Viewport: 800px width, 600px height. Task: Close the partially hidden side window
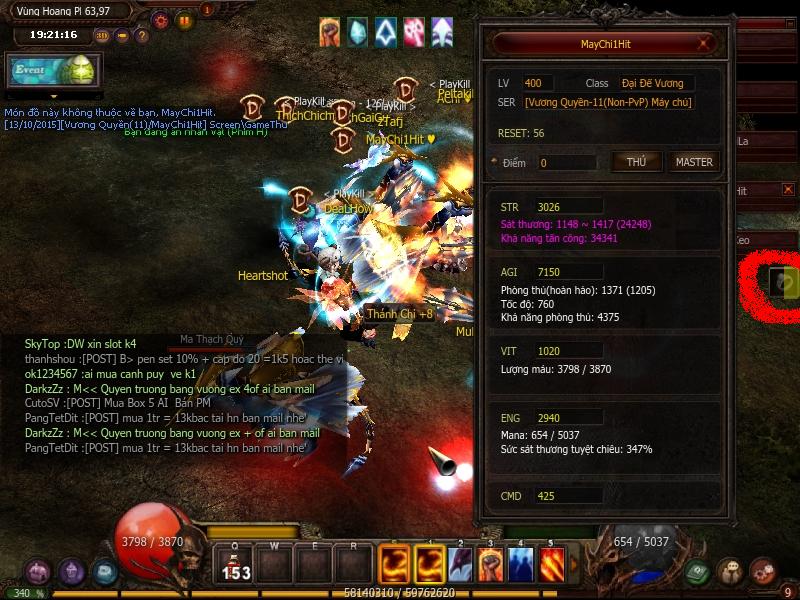[788, 189]
